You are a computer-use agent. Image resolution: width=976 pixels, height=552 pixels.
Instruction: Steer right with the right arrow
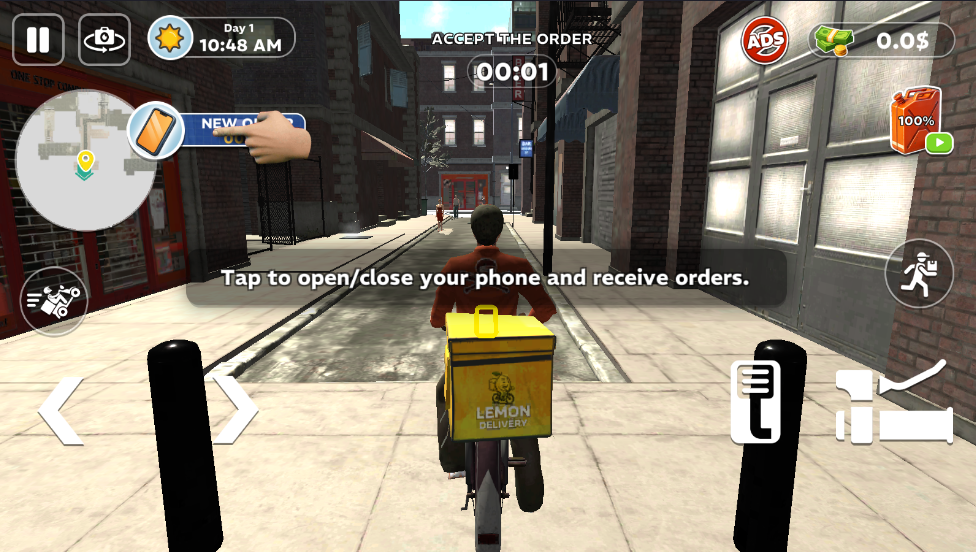(235, 410)
